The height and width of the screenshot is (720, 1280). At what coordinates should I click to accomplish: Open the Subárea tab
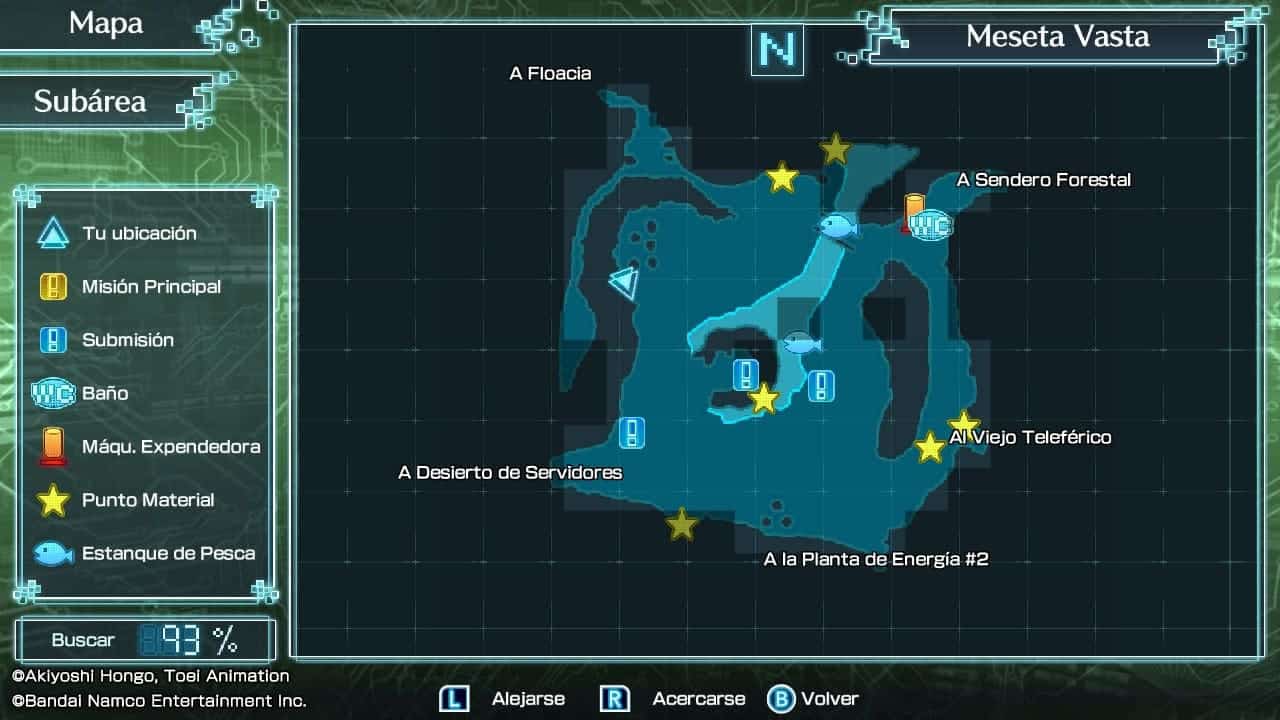point(90,101)
